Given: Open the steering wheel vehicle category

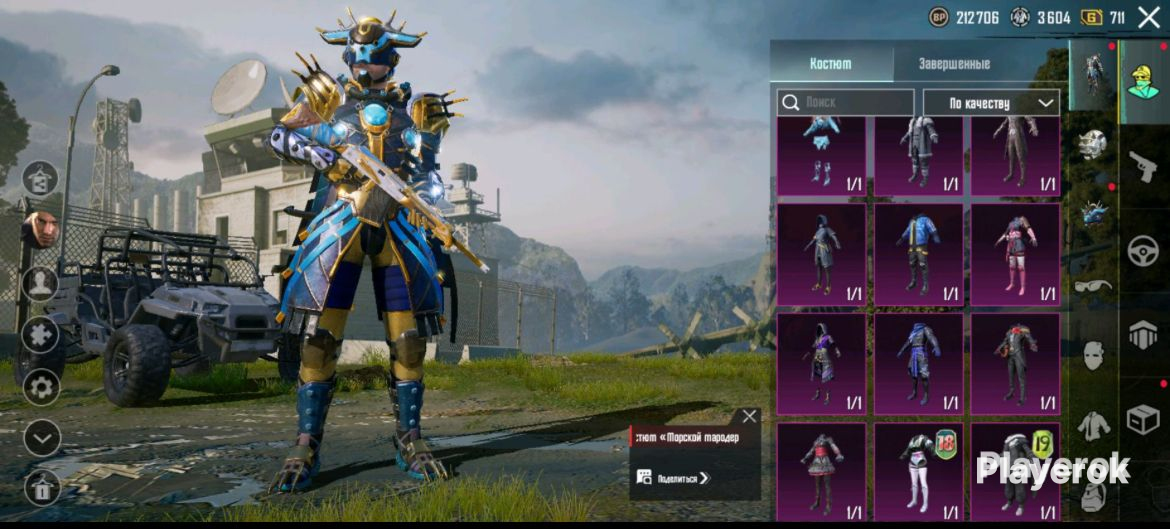Looking at the screenshot, I should click(1143, 250).
